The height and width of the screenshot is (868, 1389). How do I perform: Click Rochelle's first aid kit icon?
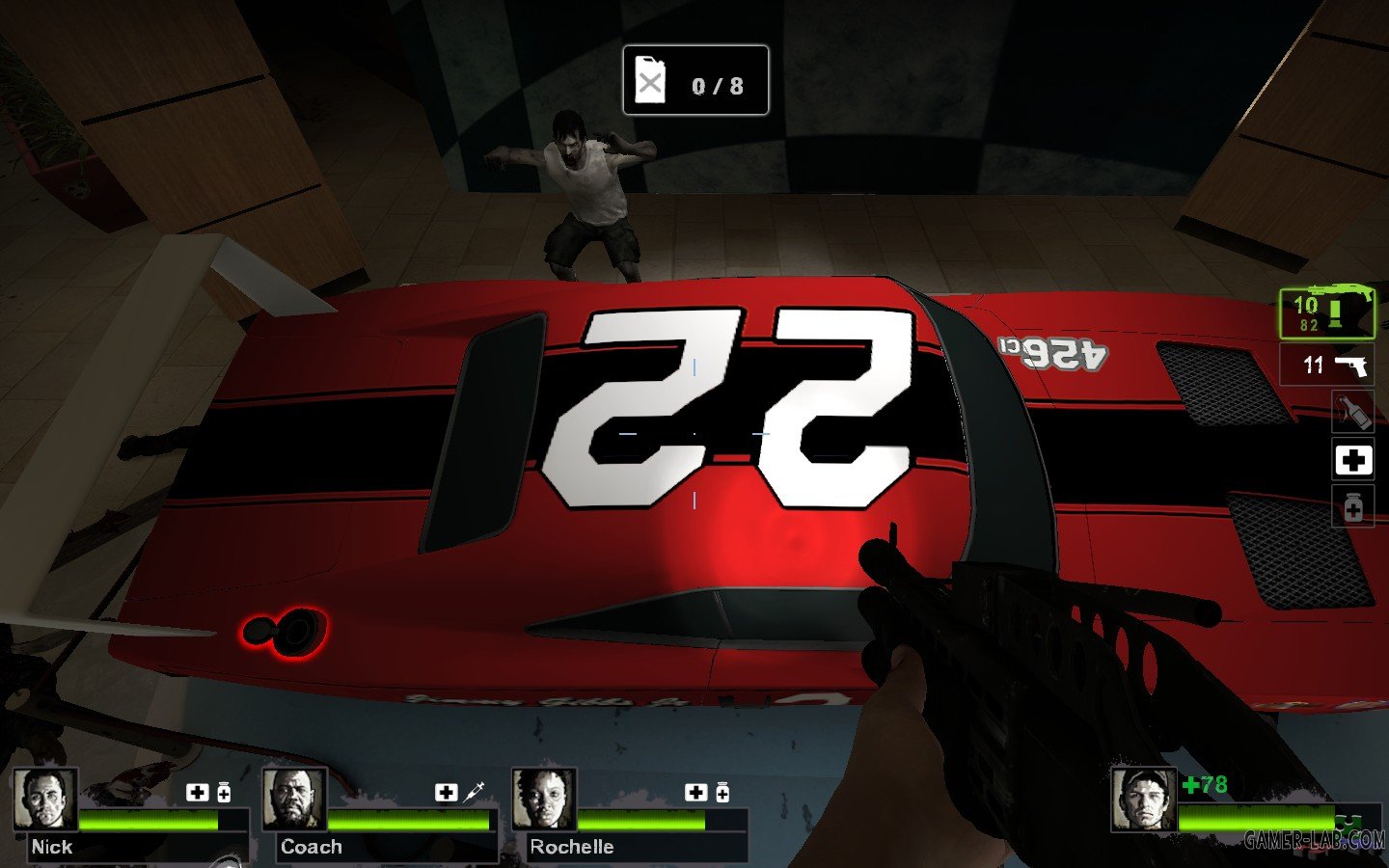point(695,793)
